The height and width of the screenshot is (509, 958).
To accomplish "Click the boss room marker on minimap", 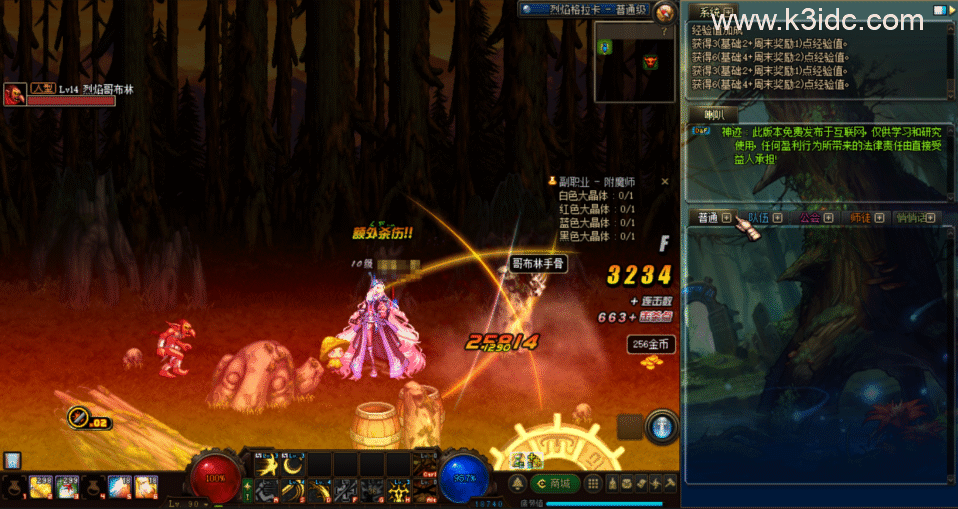I will [x=651, y=62].
